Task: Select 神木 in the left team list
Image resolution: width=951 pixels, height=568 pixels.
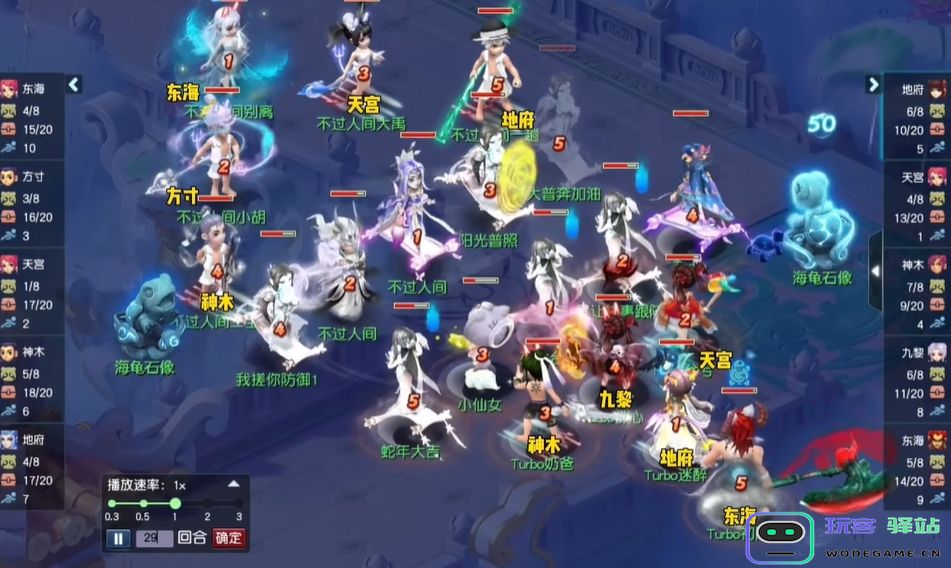Action: [30, 352]
